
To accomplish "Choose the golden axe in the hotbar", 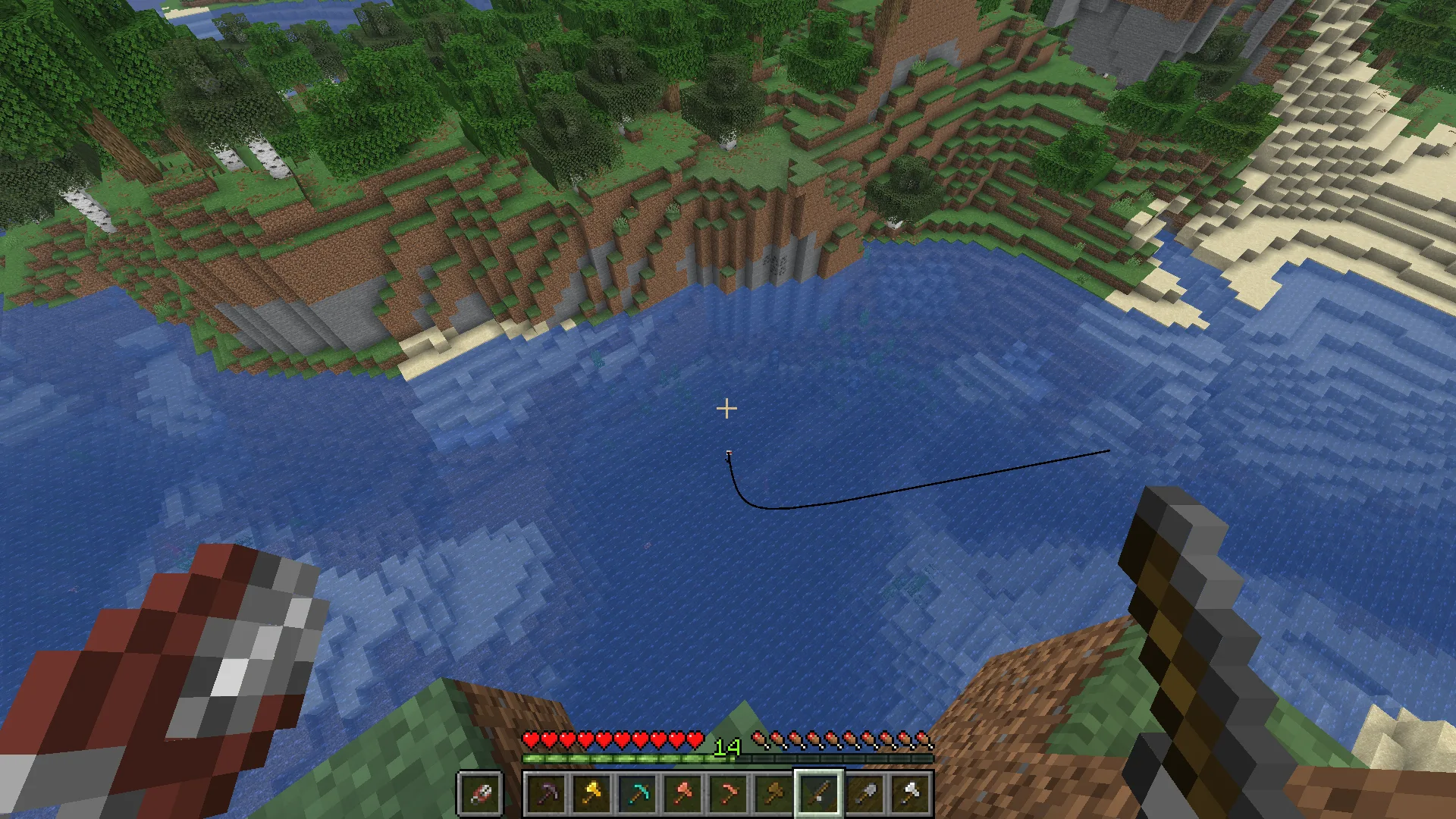I will point(591,794).
